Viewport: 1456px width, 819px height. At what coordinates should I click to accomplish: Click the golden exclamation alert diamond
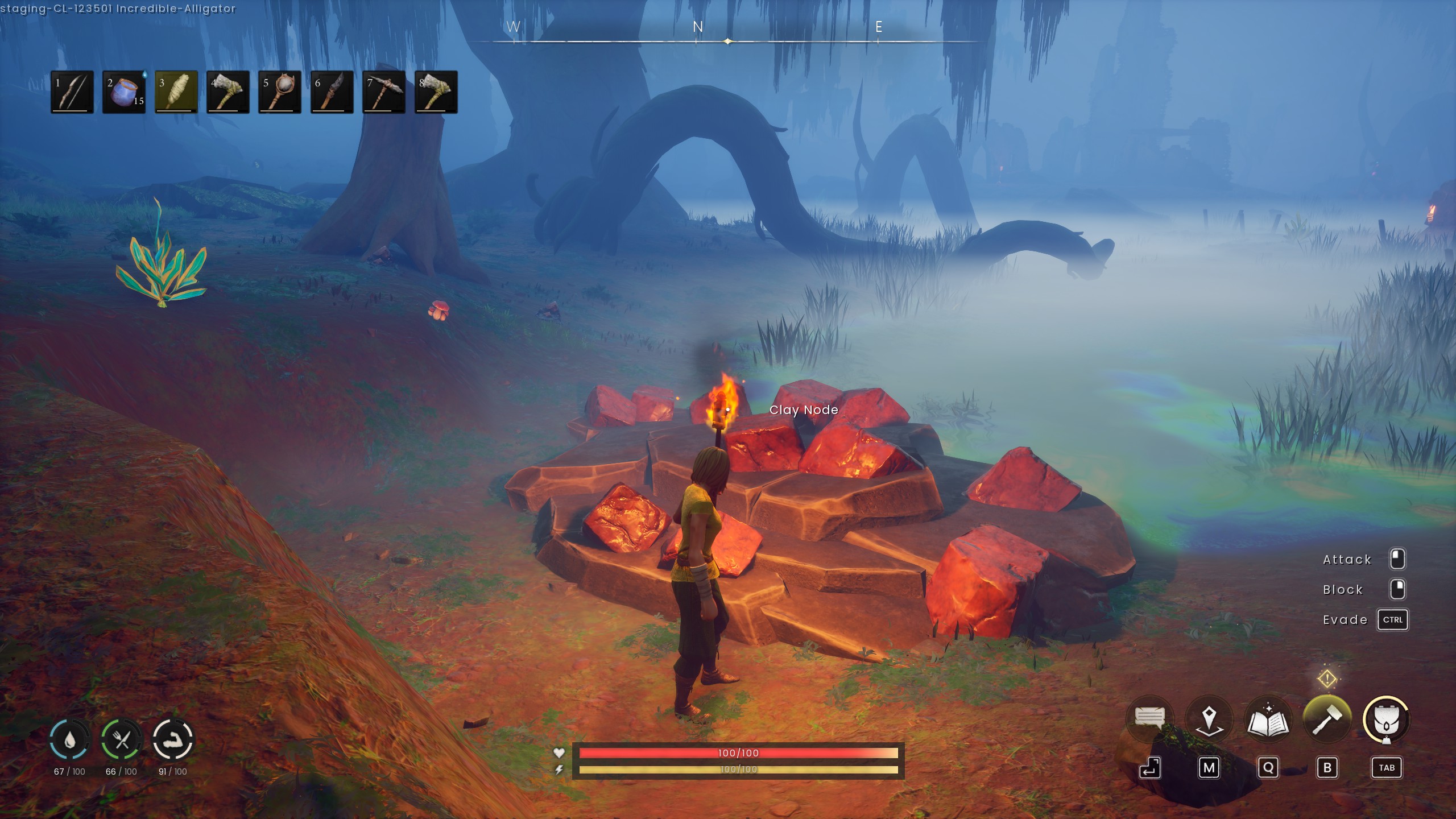tap(1327, 678)
